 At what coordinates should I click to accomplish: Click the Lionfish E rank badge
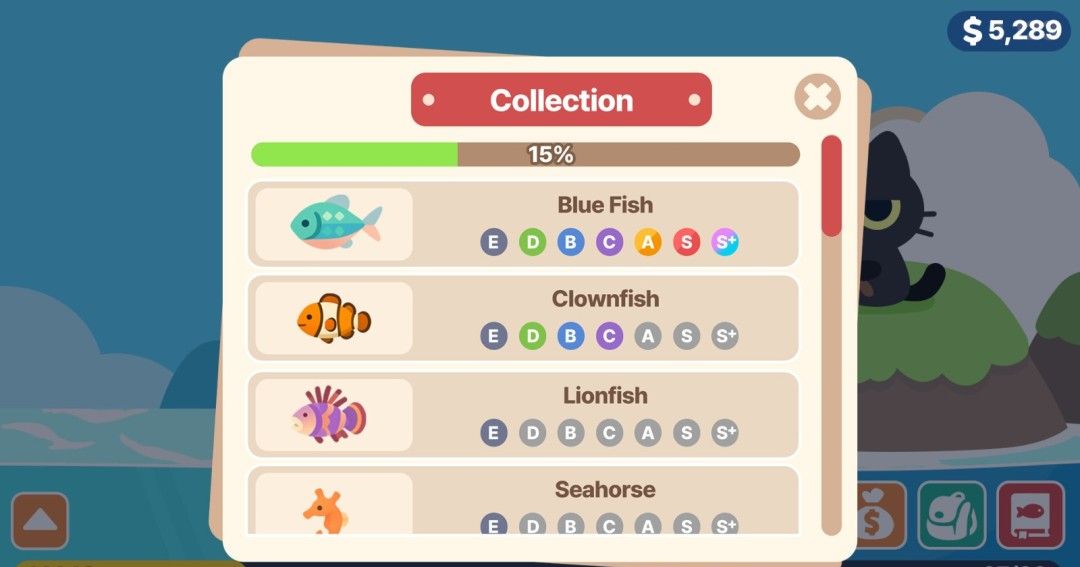tap(493, 432)
